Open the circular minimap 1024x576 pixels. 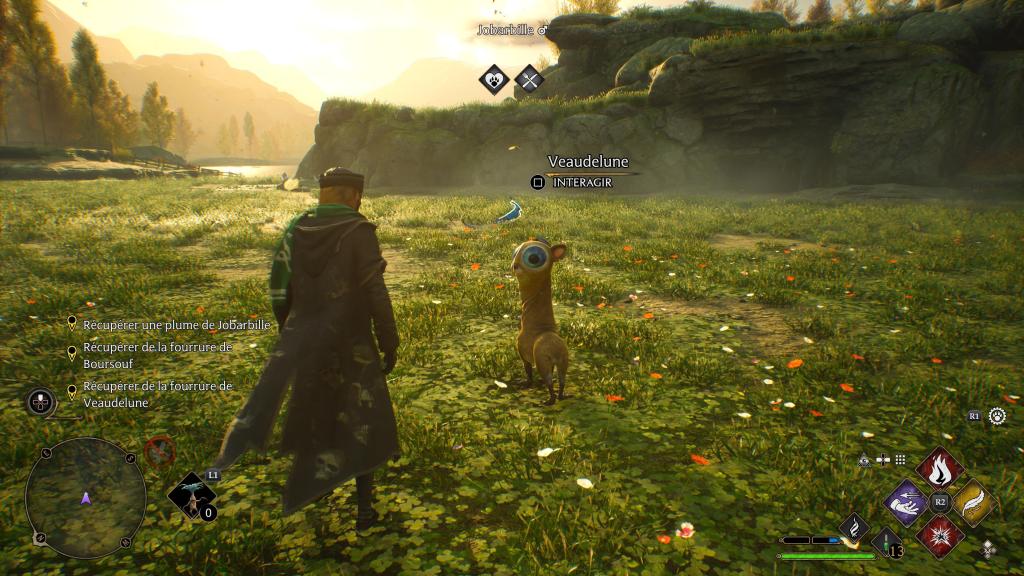pos(85,497)
